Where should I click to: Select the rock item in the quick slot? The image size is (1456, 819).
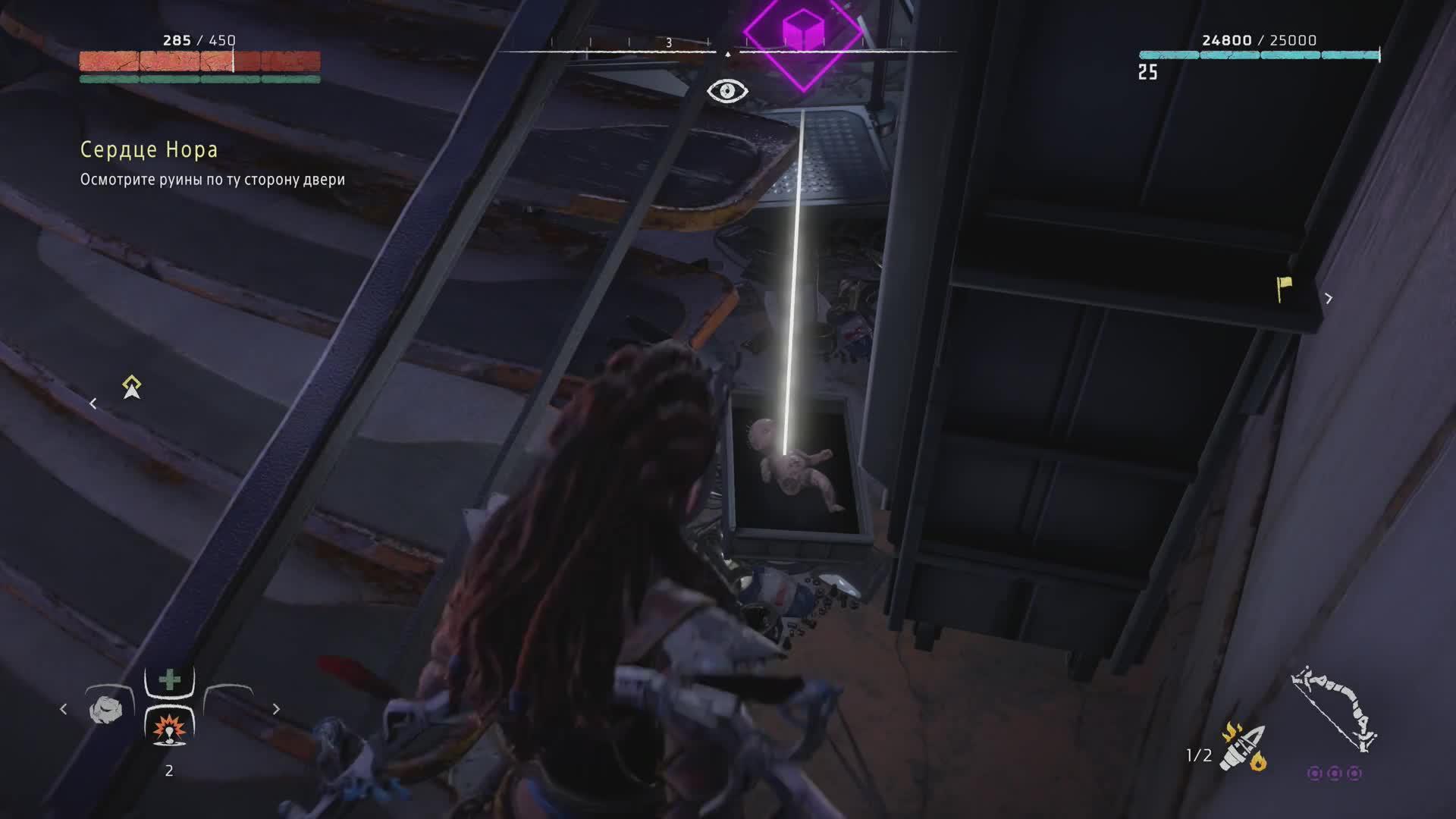pyautogui.click(x=106, y=710)
